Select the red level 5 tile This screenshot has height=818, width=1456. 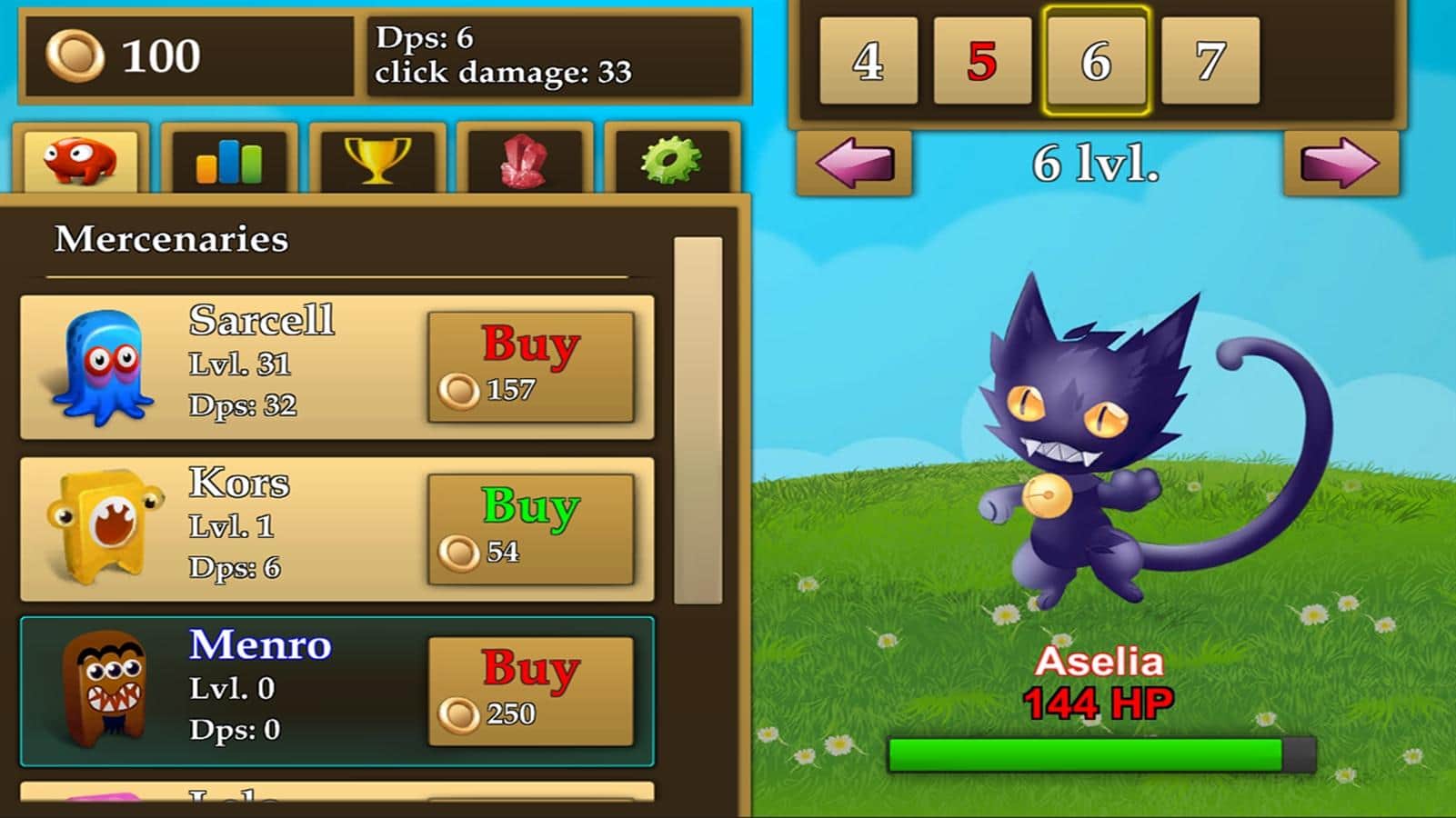(982, 61)
